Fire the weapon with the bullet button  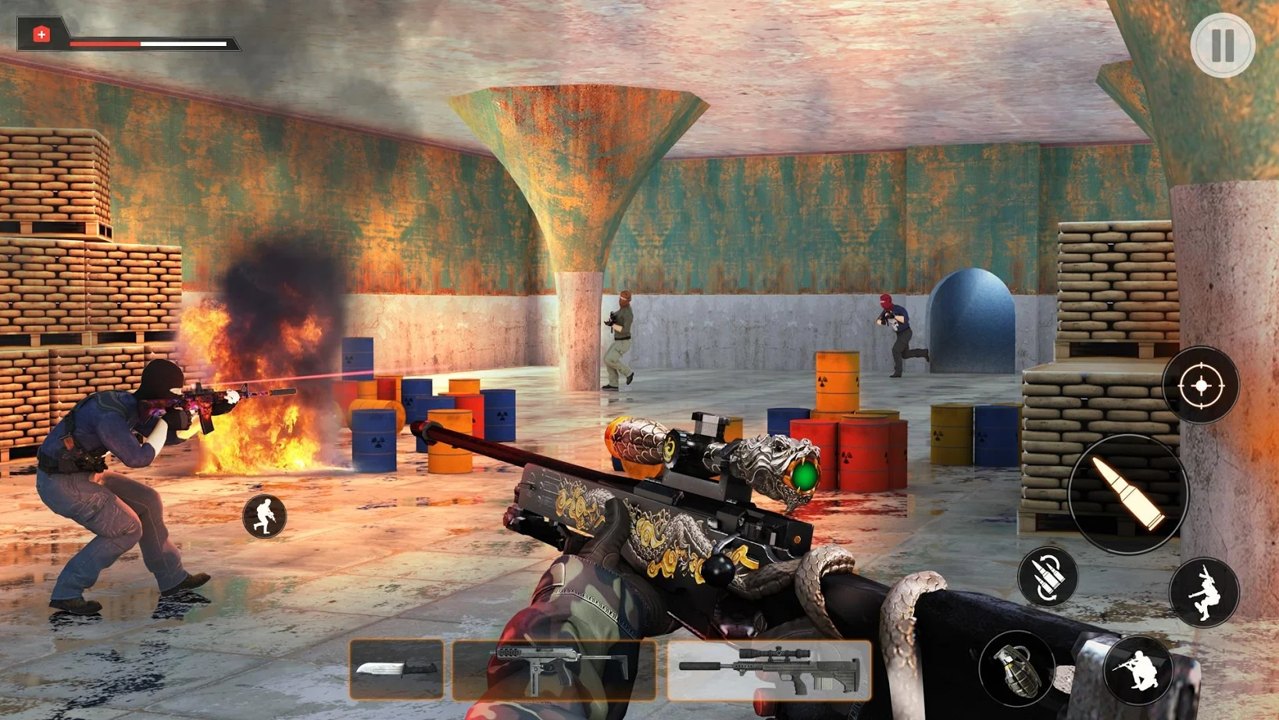(x=1128, y=493)
